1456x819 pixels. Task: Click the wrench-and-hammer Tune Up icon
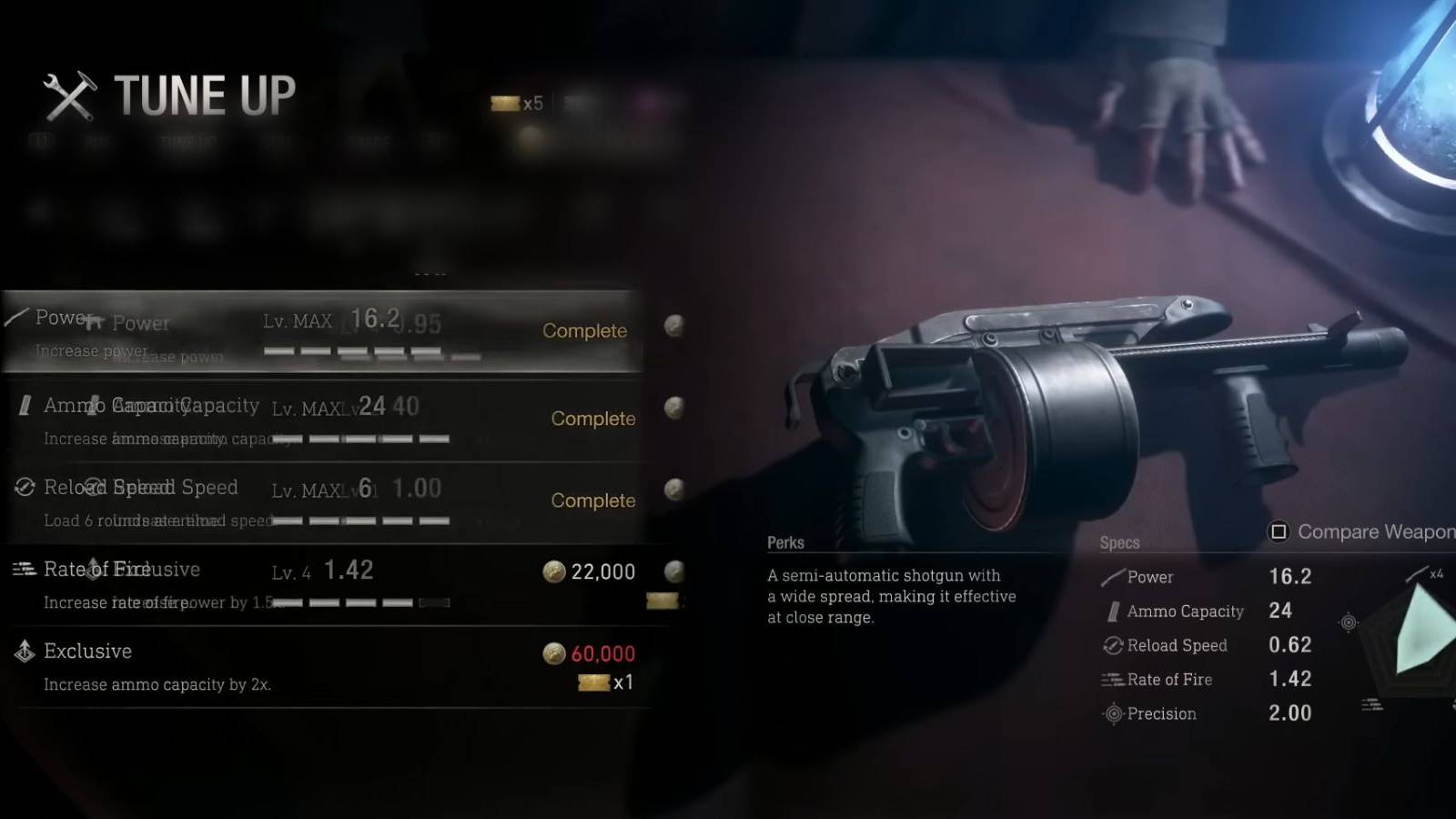[x=71, y=96]
